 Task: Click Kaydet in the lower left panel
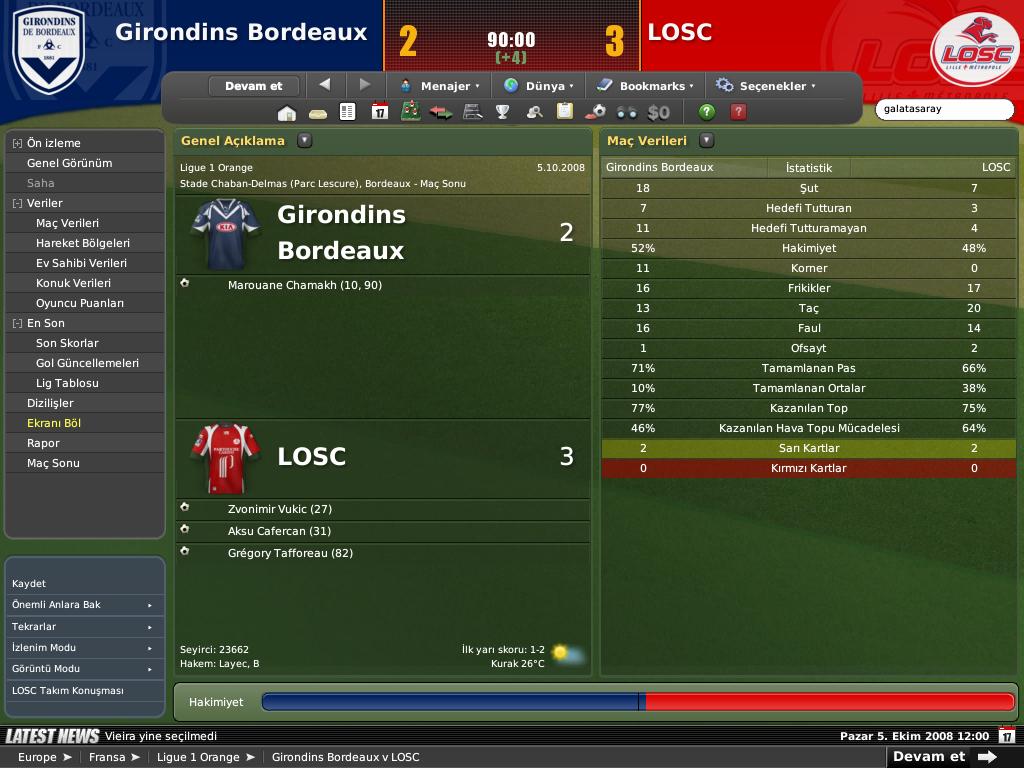pyautogui.click(x=29, y=583)
